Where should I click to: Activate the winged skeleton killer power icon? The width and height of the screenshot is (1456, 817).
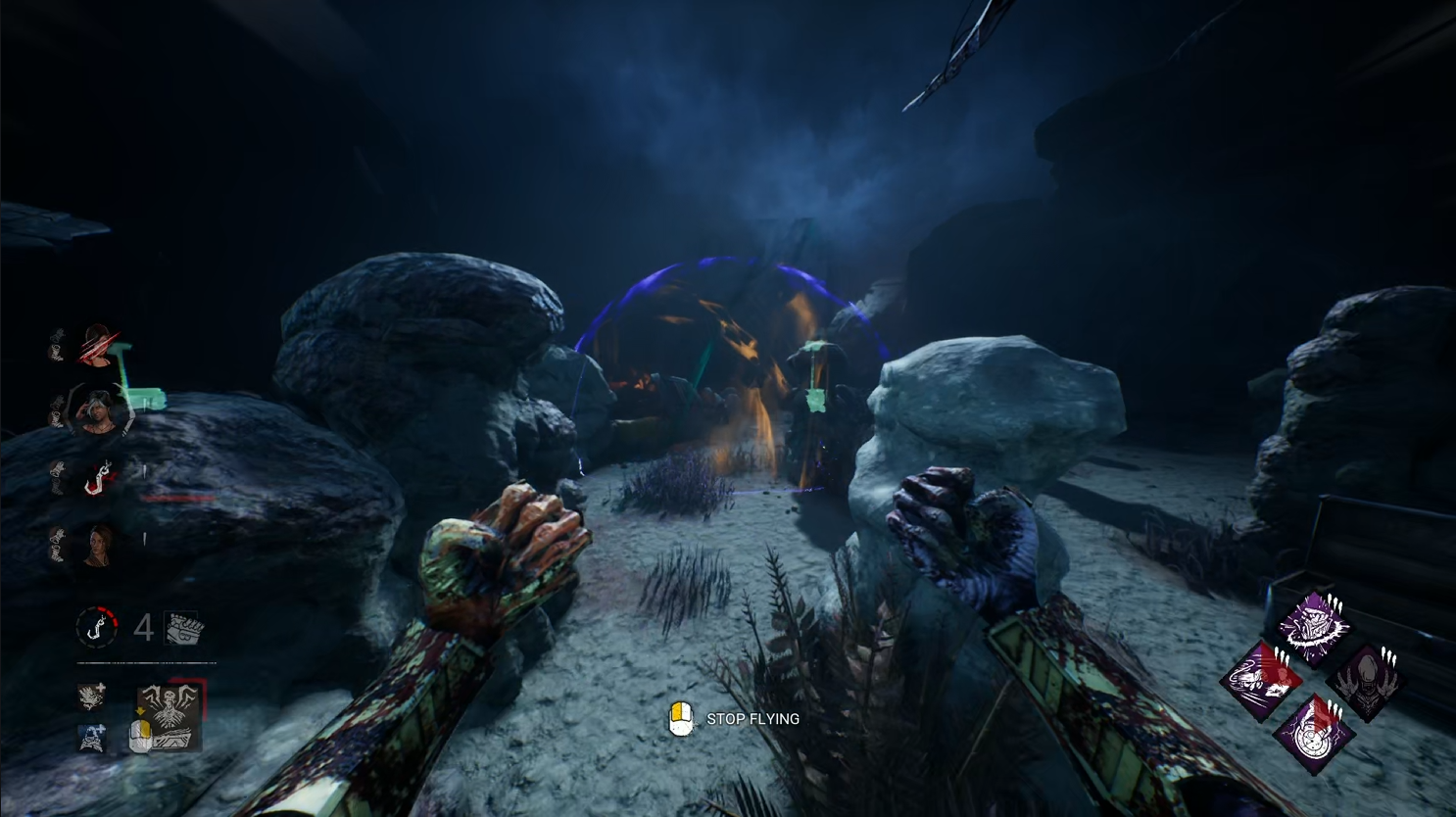170,717
